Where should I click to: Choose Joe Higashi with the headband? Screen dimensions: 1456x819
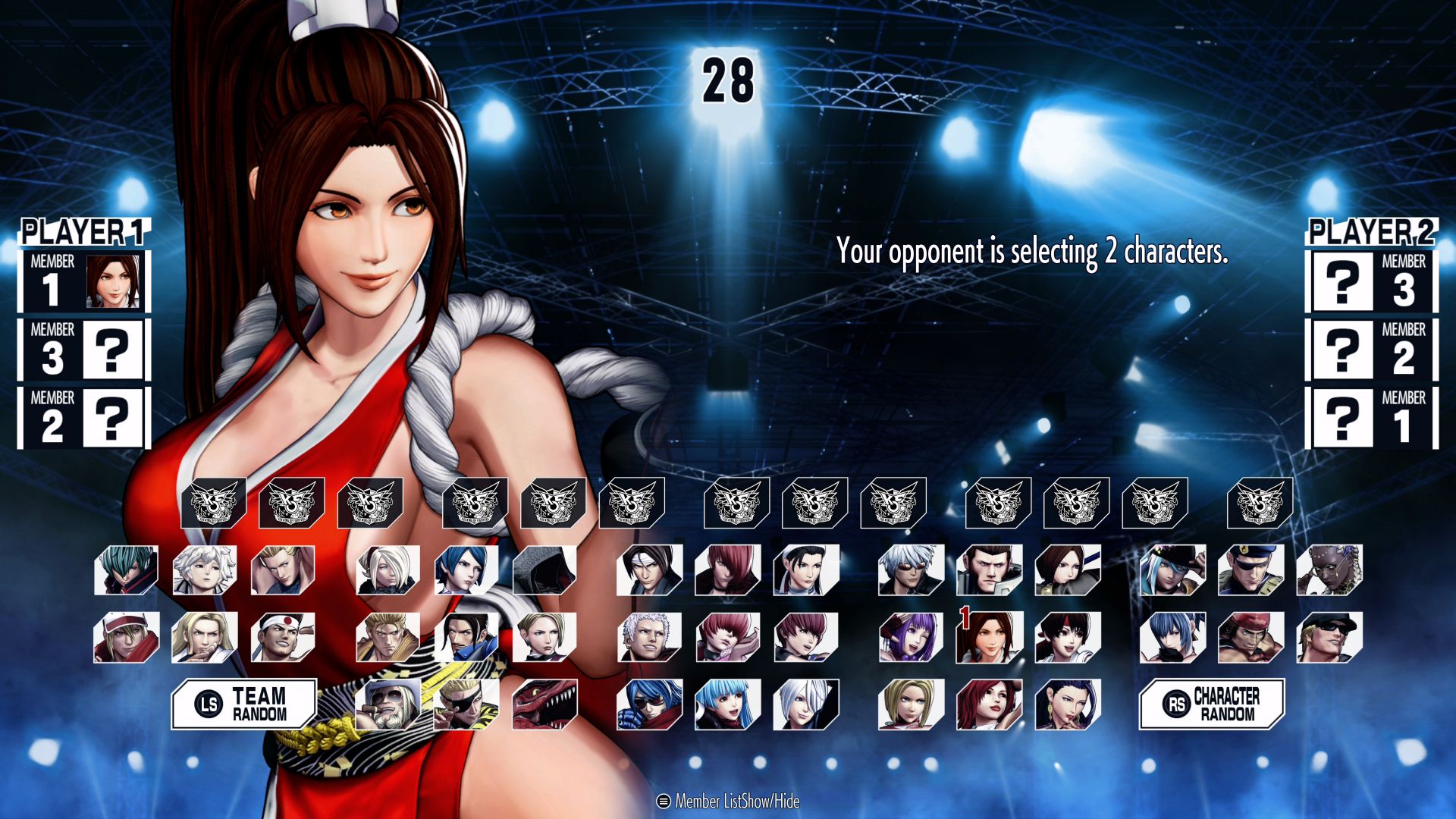[282, 638]
